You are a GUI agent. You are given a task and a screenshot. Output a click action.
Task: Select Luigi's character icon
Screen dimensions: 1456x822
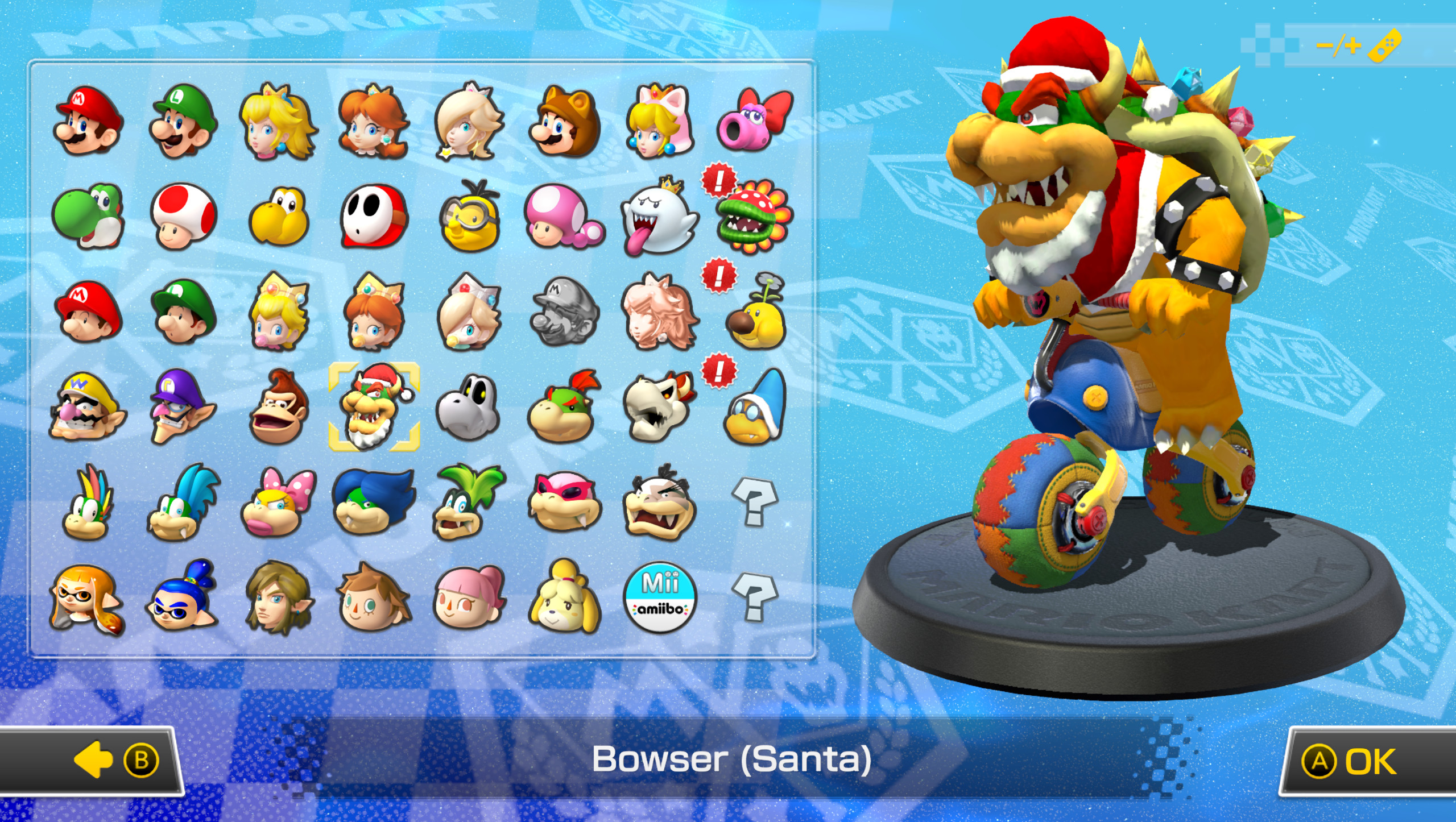pos(182,121)
